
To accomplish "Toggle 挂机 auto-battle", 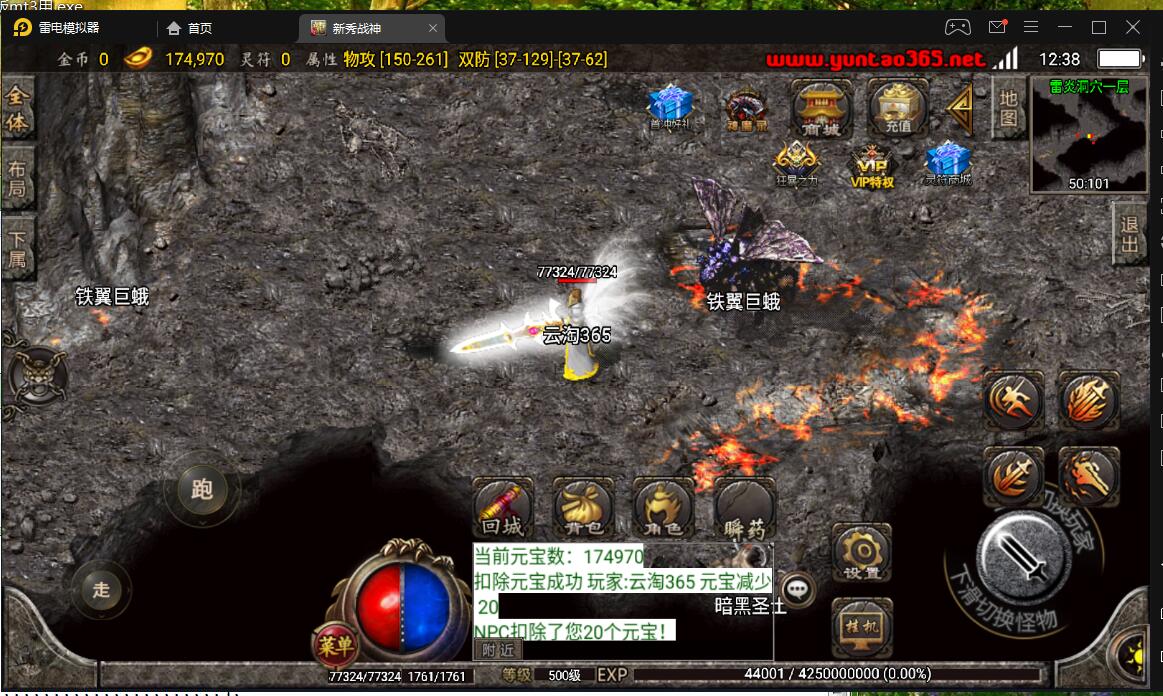I will pyautogui.click(x=861, y=627).
